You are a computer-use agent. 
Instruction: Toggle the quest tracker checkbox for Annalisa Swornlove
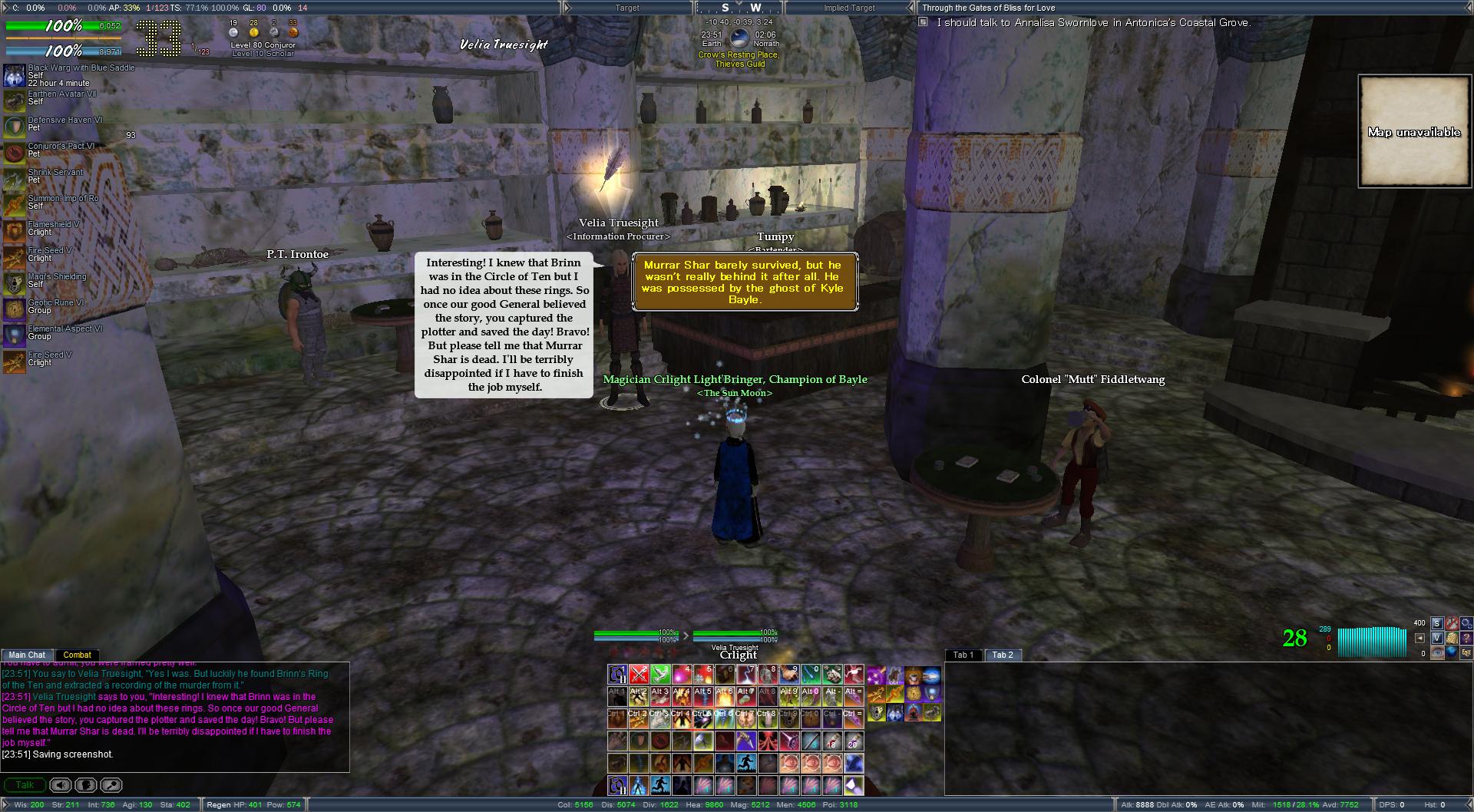point(924,23)
